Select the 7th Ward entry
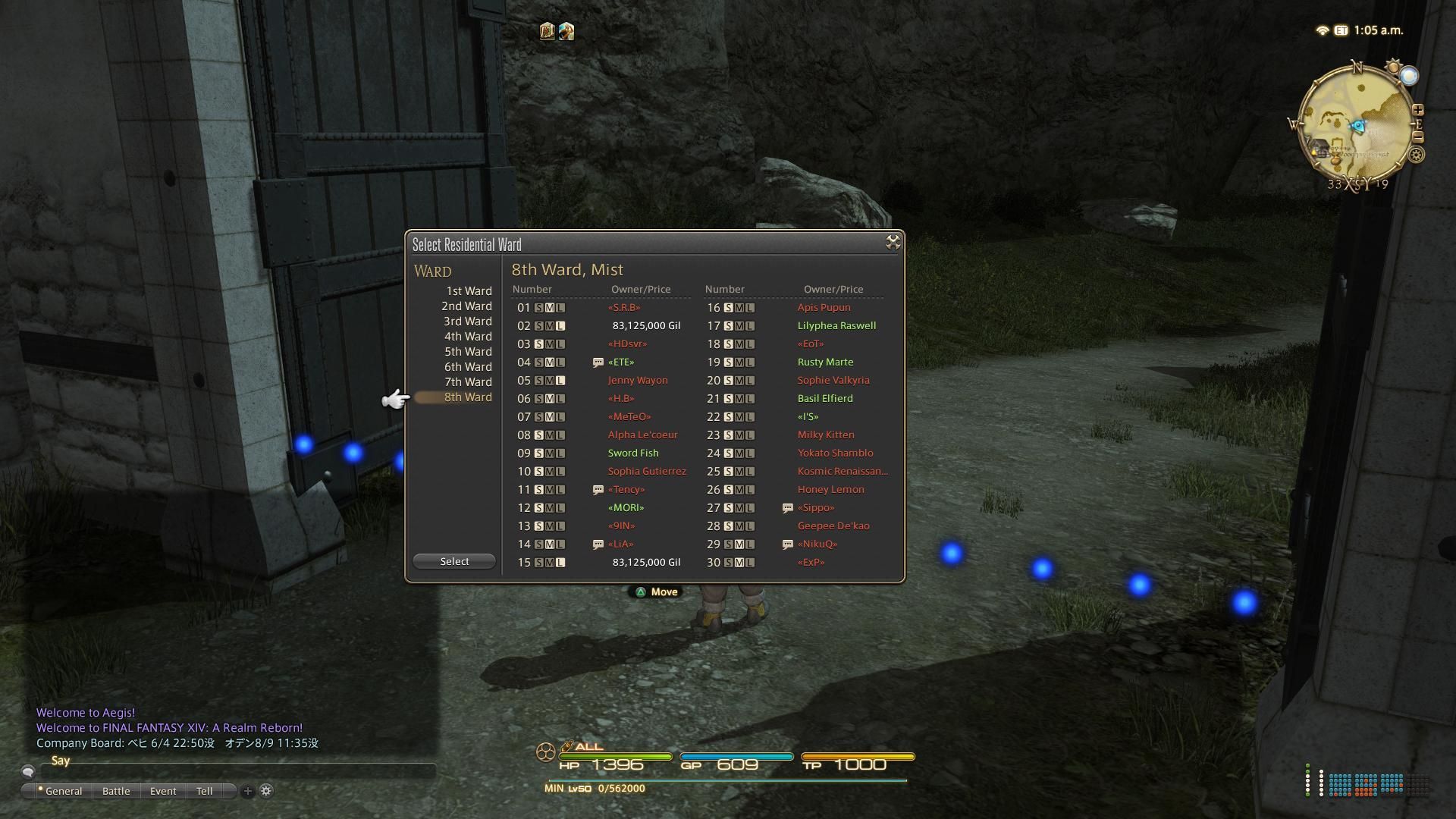1456x819 pixels. point(467,382)
